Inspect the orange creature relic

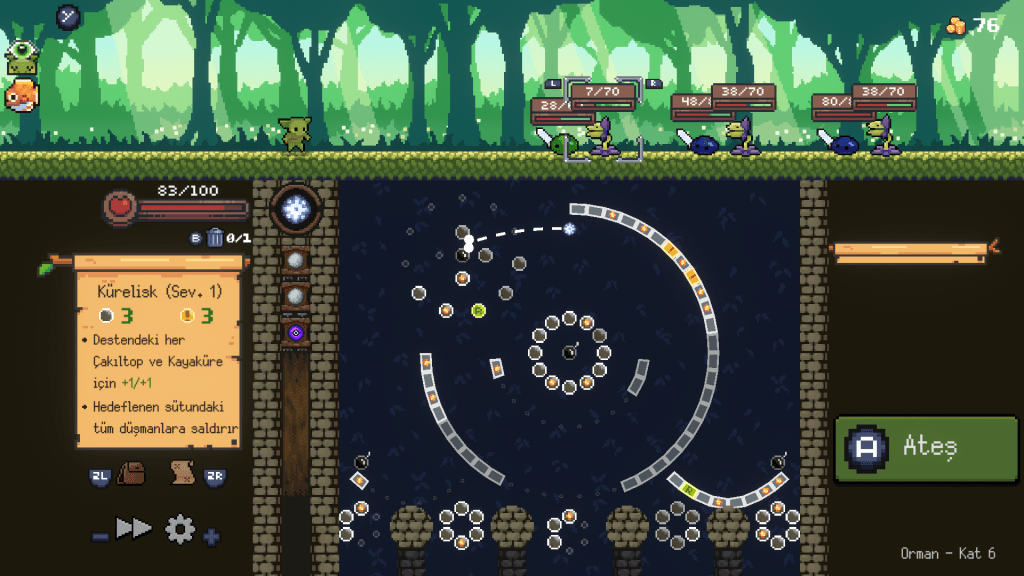tap(21, 96)
